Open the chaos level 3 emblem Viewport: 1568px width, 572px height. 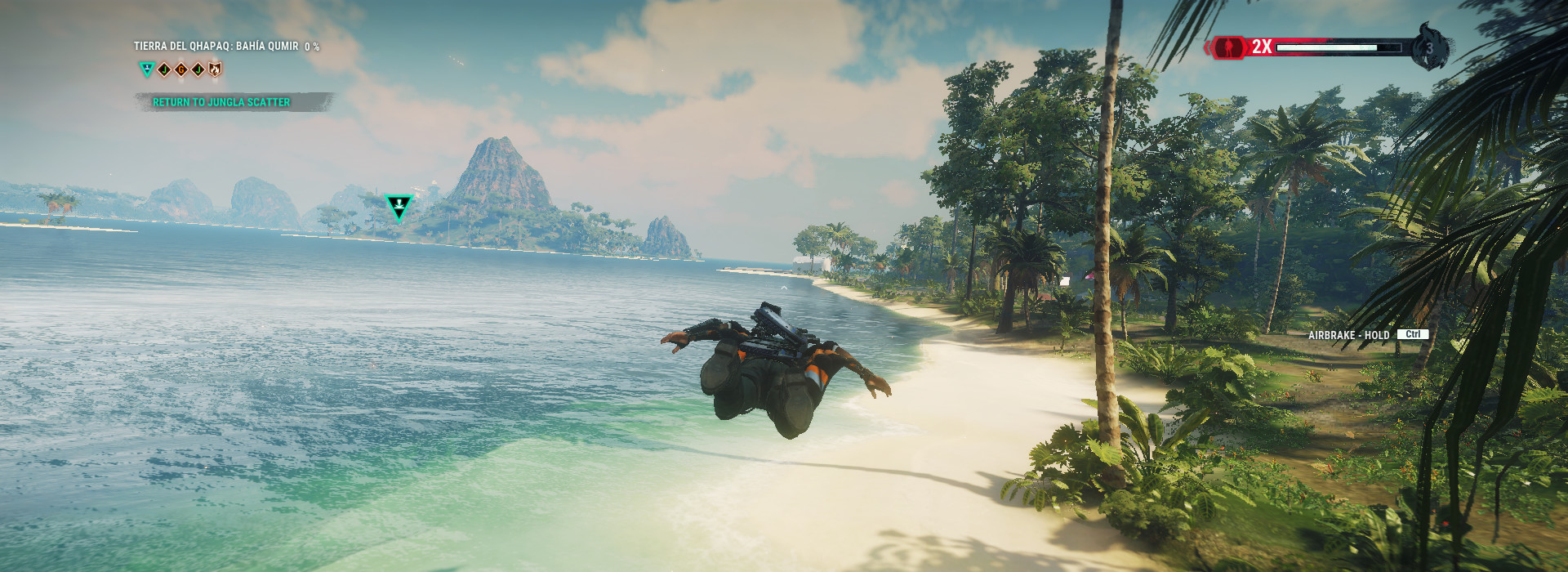tap(1429, 47)
